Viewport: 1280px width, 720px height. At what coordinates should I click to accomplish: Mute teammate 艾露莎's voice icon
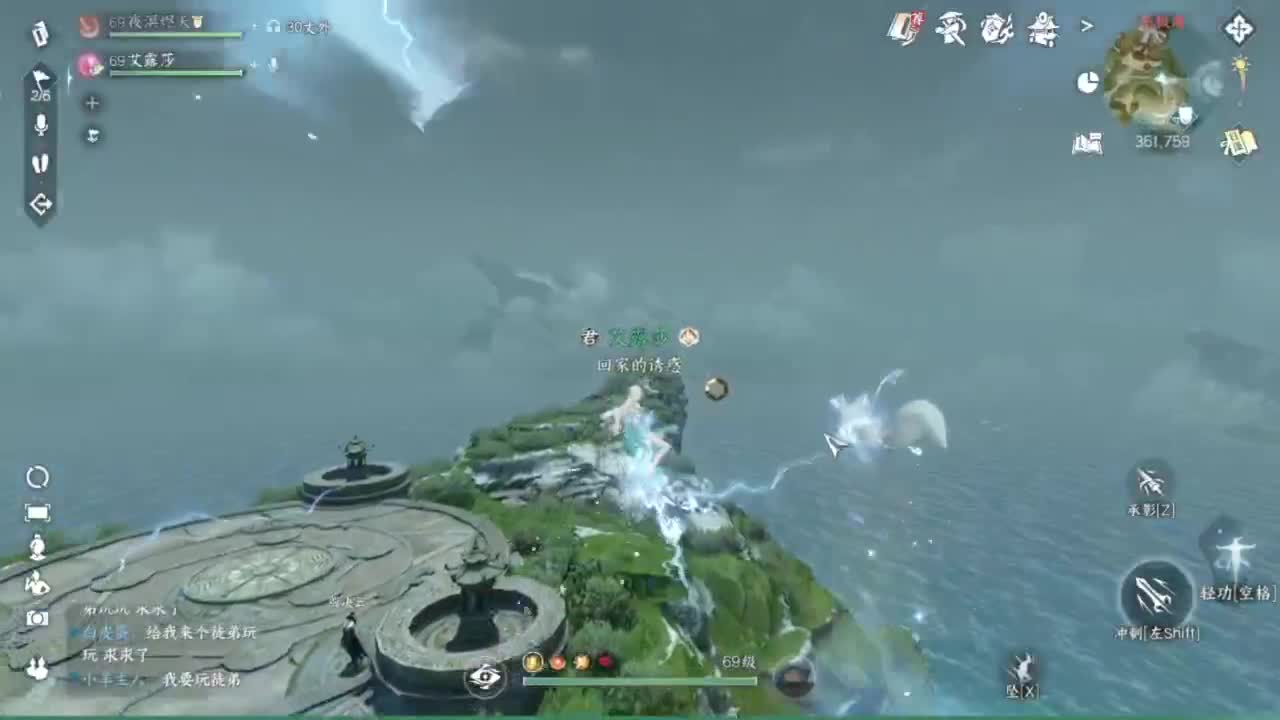[x=272, y=65]
